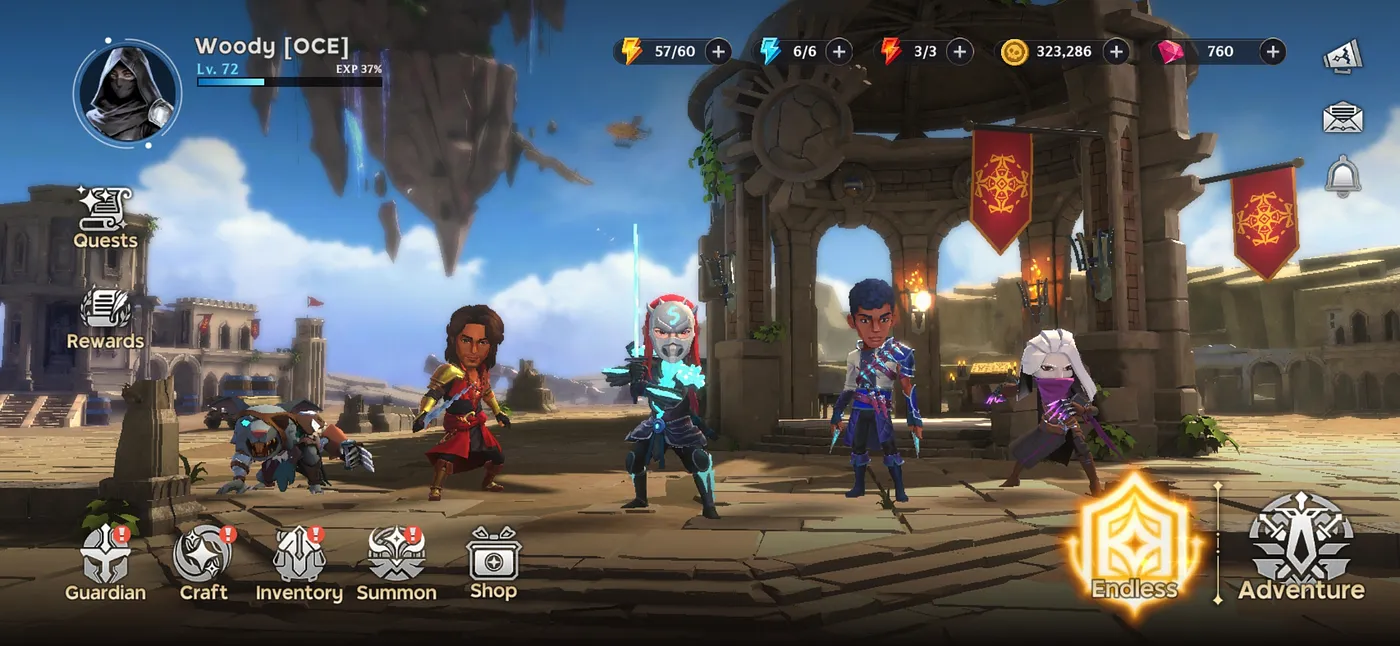Screen dimensions: 1400x646
Task: Visit the Shop
Action: [493, 564]
